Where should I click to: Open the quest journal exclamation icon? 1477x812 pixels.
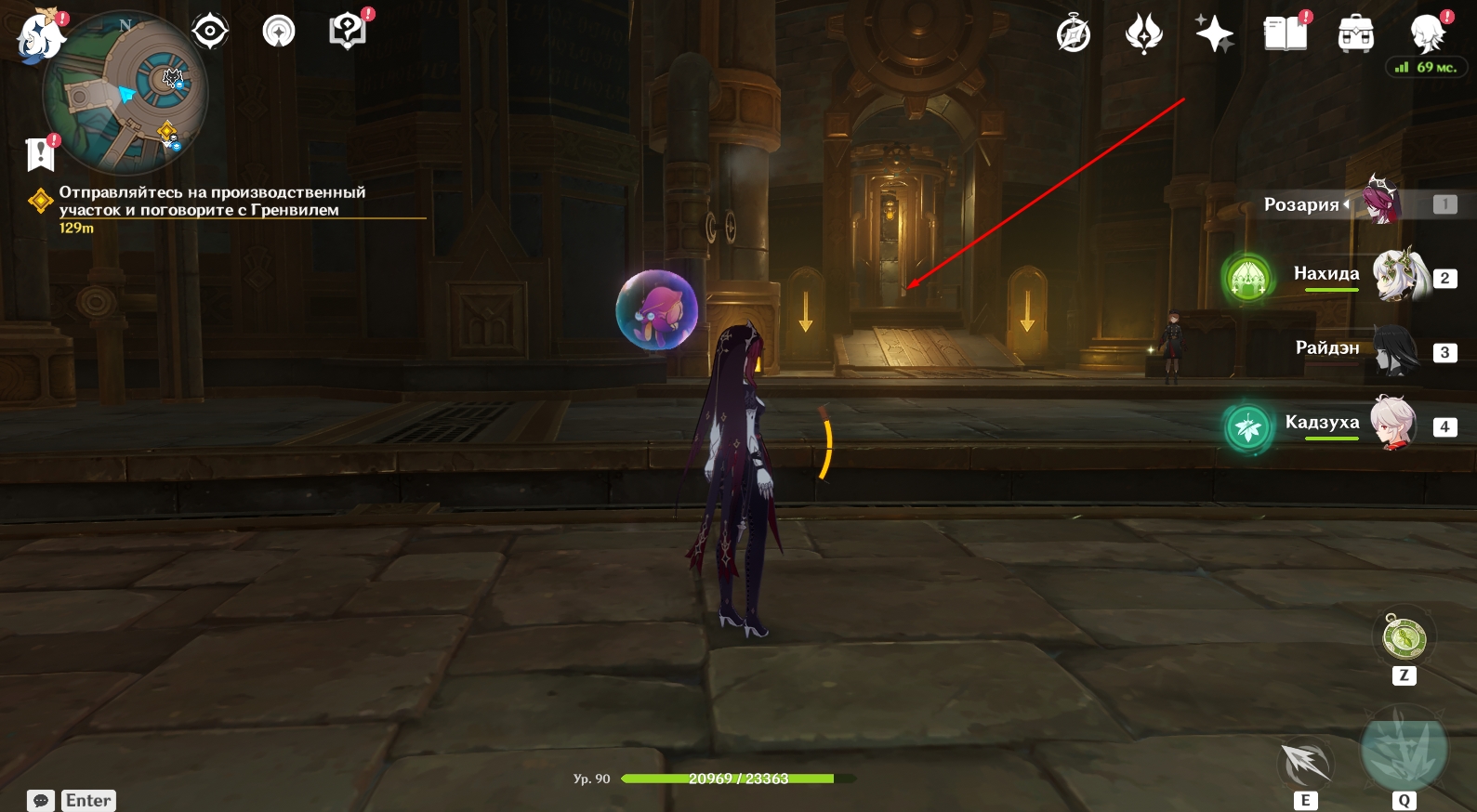41,154
